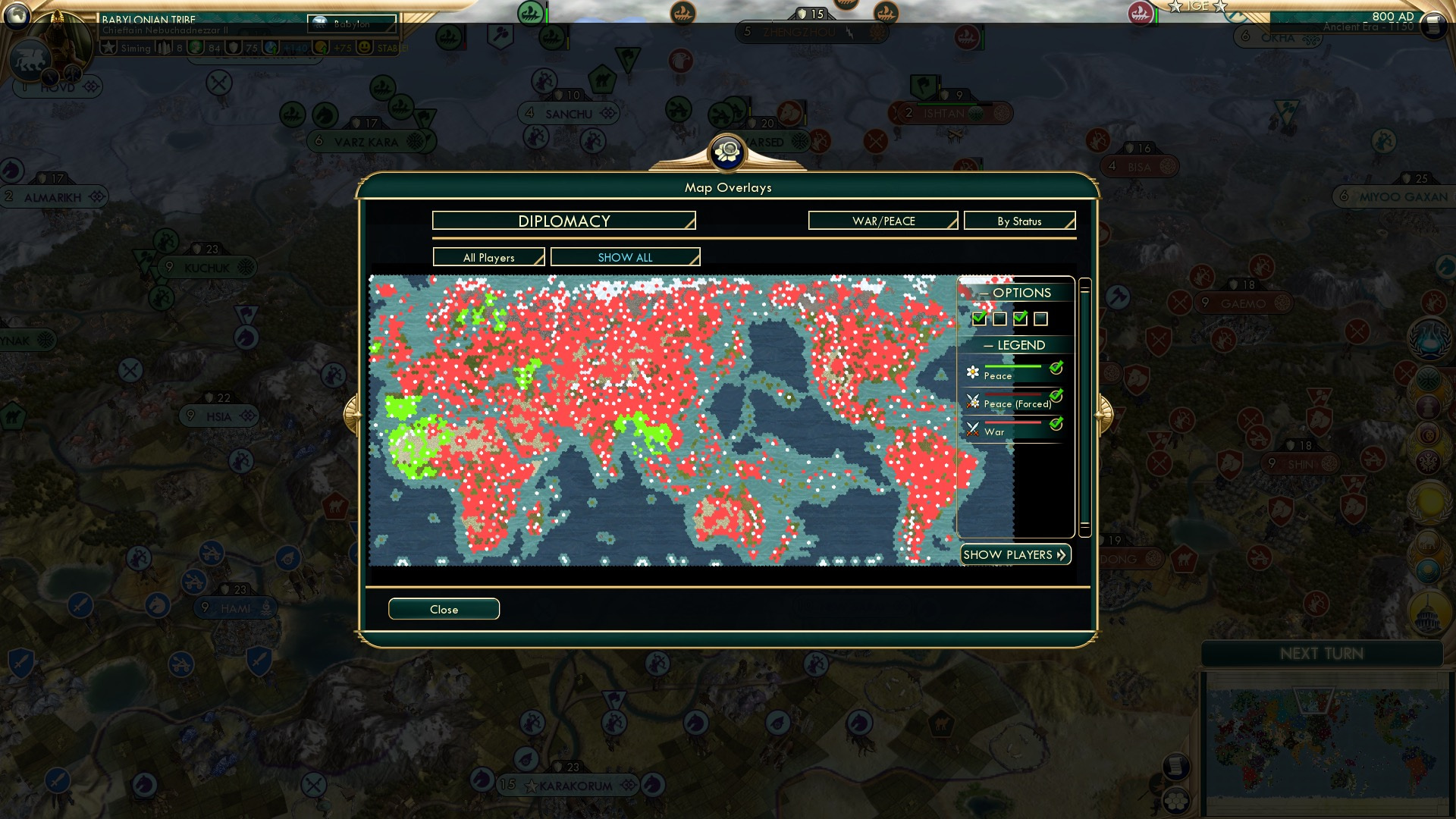Viewport: 1456px width, 819px height.
Task: Switch to the All Players filter
Action: tap(488, 257)
